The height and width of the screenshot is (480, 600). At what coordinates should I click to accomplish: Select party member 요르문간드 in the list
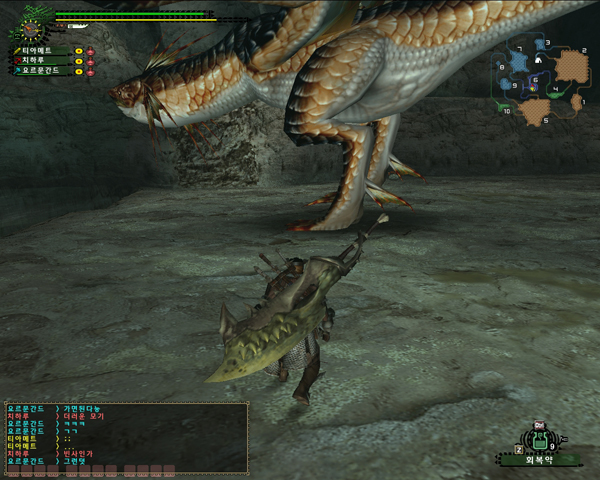tap(38, 71)
